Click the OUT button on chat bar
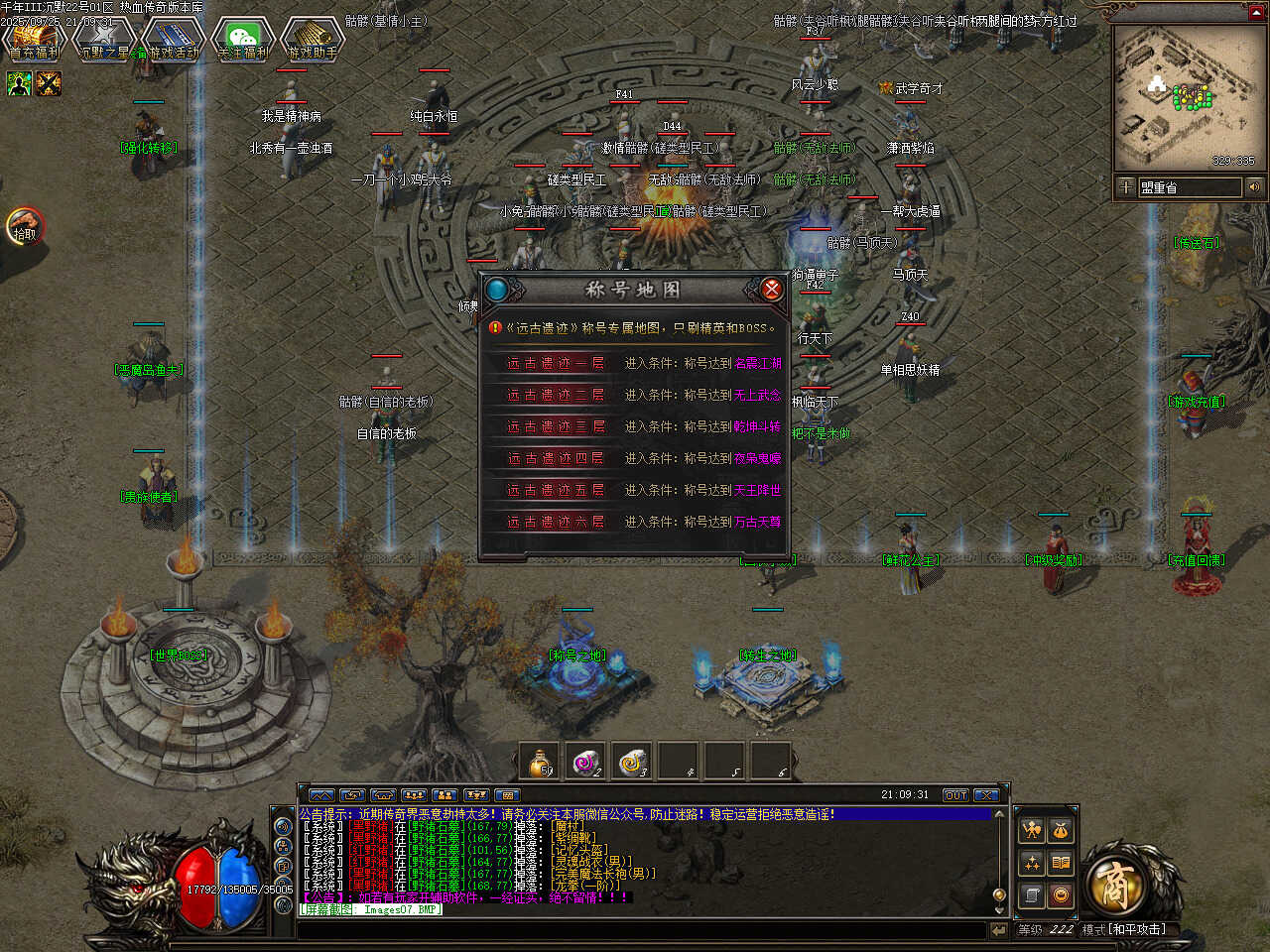 (954, 795)
